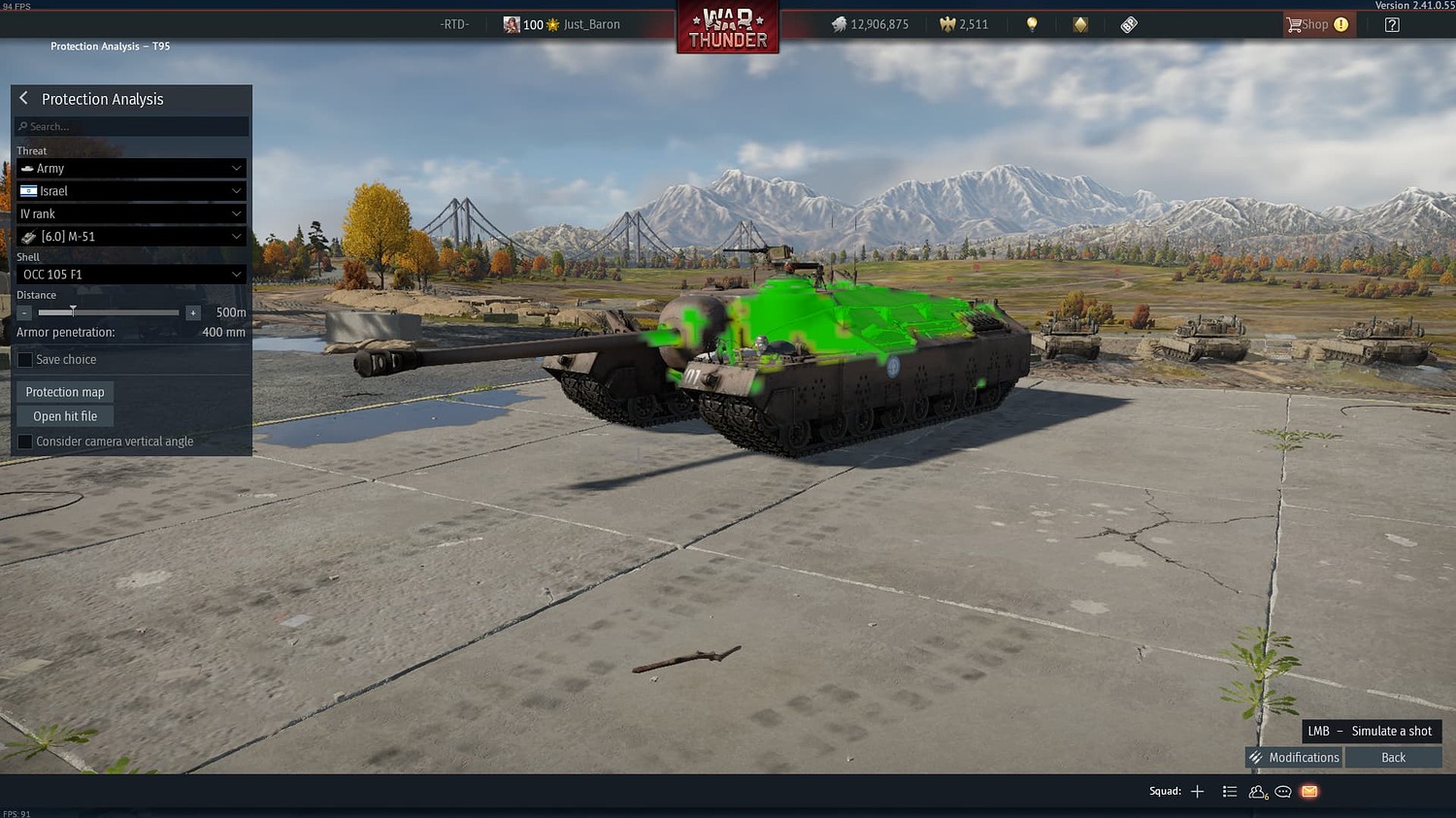
Task: Toggle Consider camera vertical angle
Action: [x=24, y=442]
